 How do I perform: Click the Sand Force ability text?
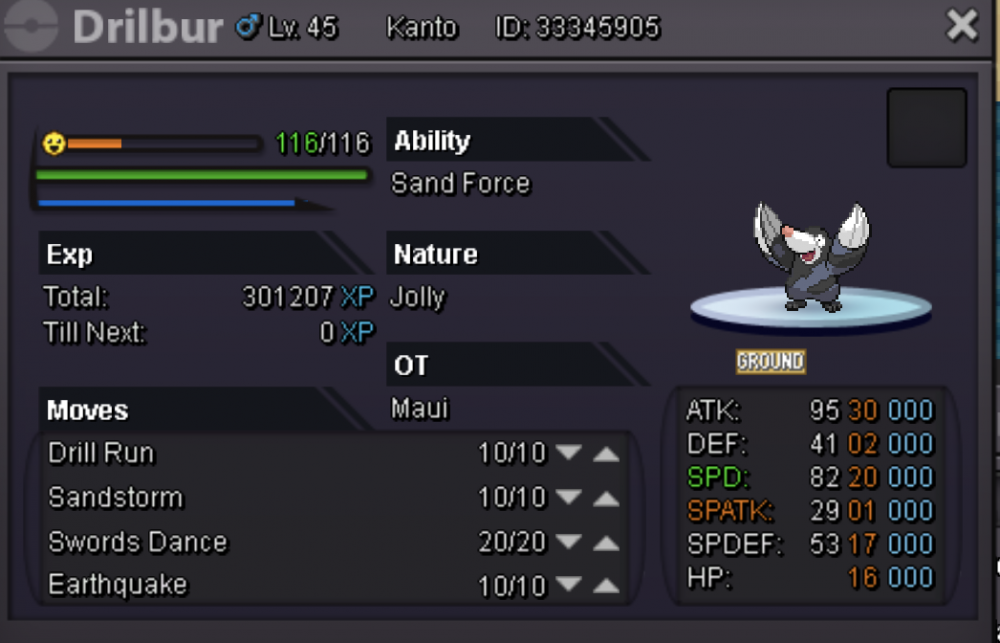tap(460, 184)
